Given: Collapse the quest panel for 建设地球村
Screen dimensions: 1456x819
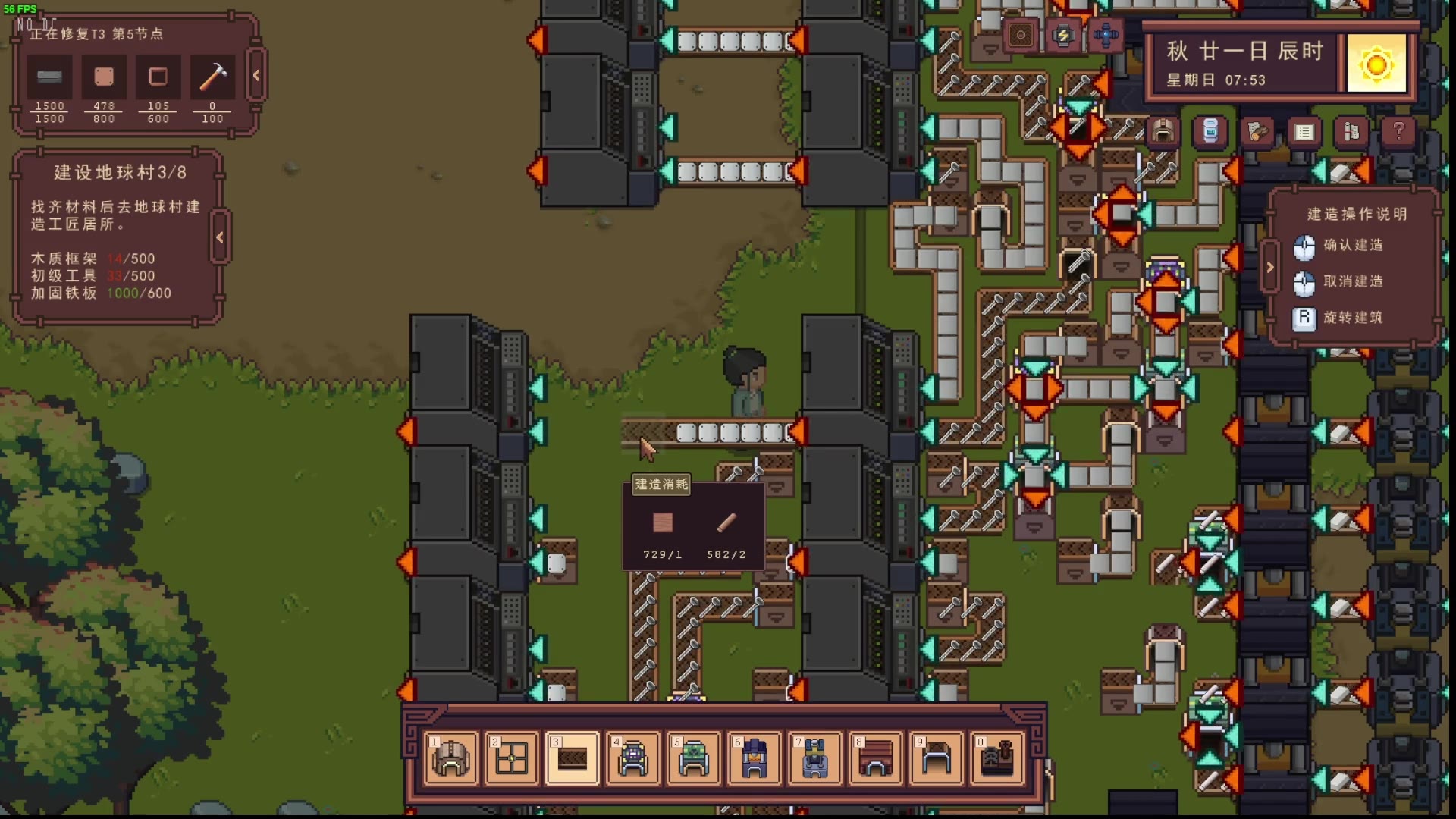Looking at the screenshot, I should (x=220, y=237).
